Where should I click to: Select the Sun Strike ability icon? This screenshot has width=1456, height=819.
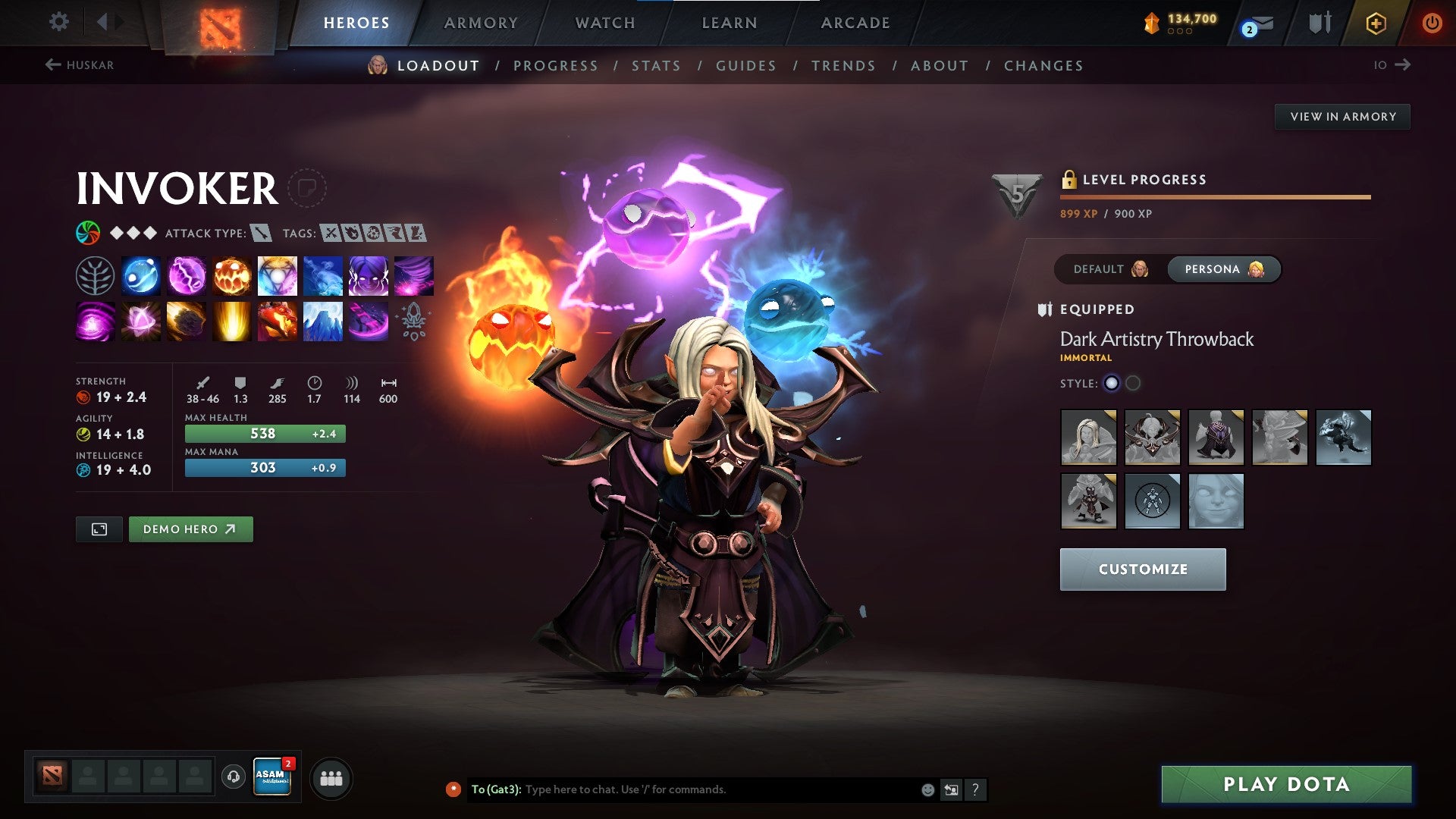(231, 321)
